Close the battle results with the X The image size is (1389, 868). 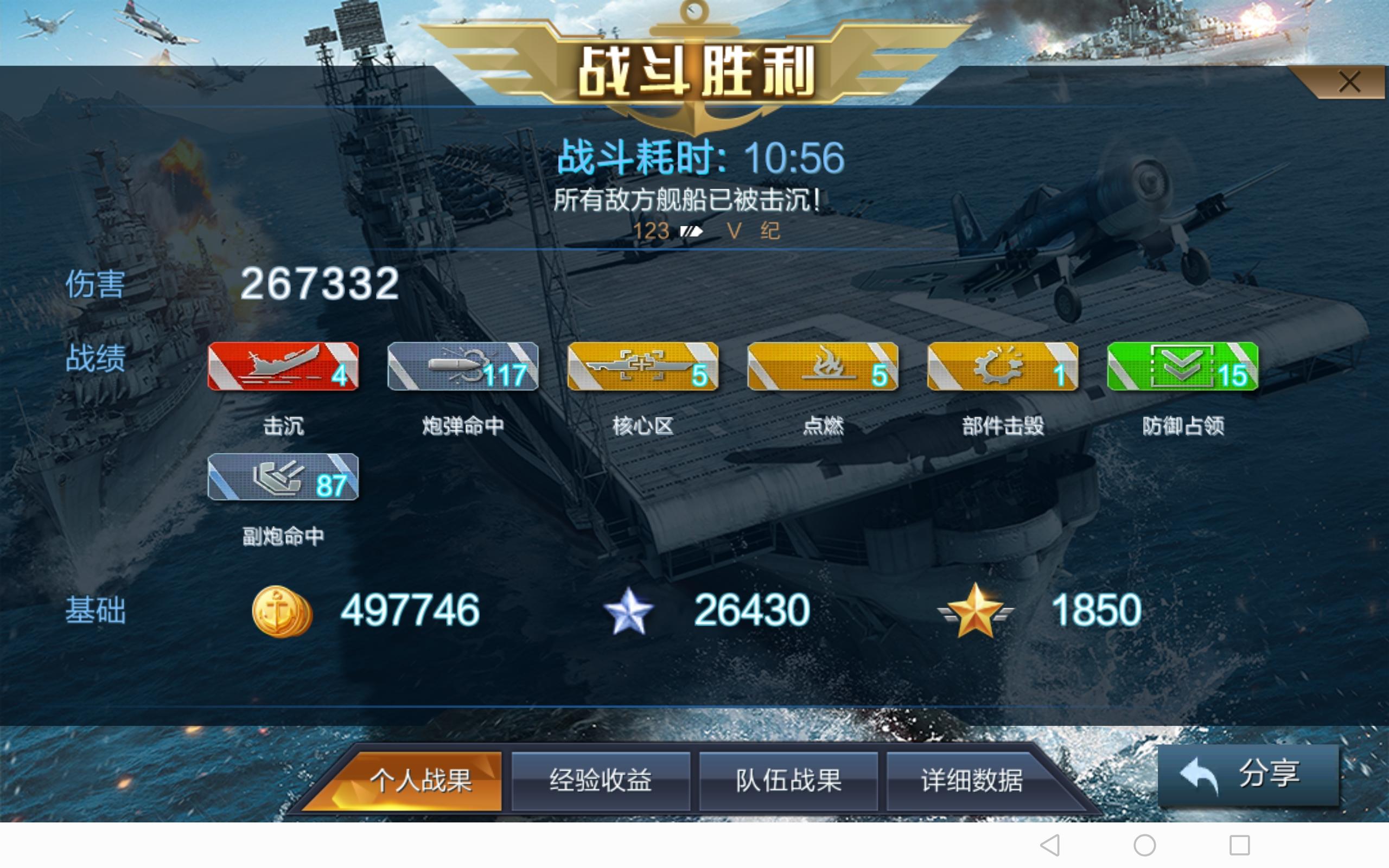click(1350, 82)
